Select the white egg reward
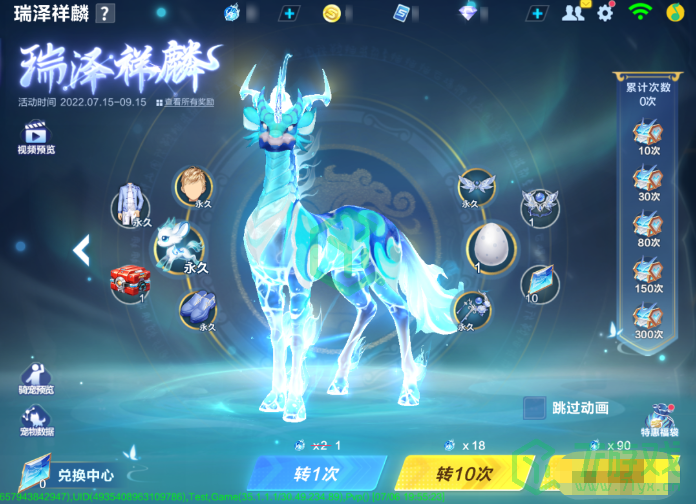This screenshot has width=696, height=504. click(x=492, y=246)
